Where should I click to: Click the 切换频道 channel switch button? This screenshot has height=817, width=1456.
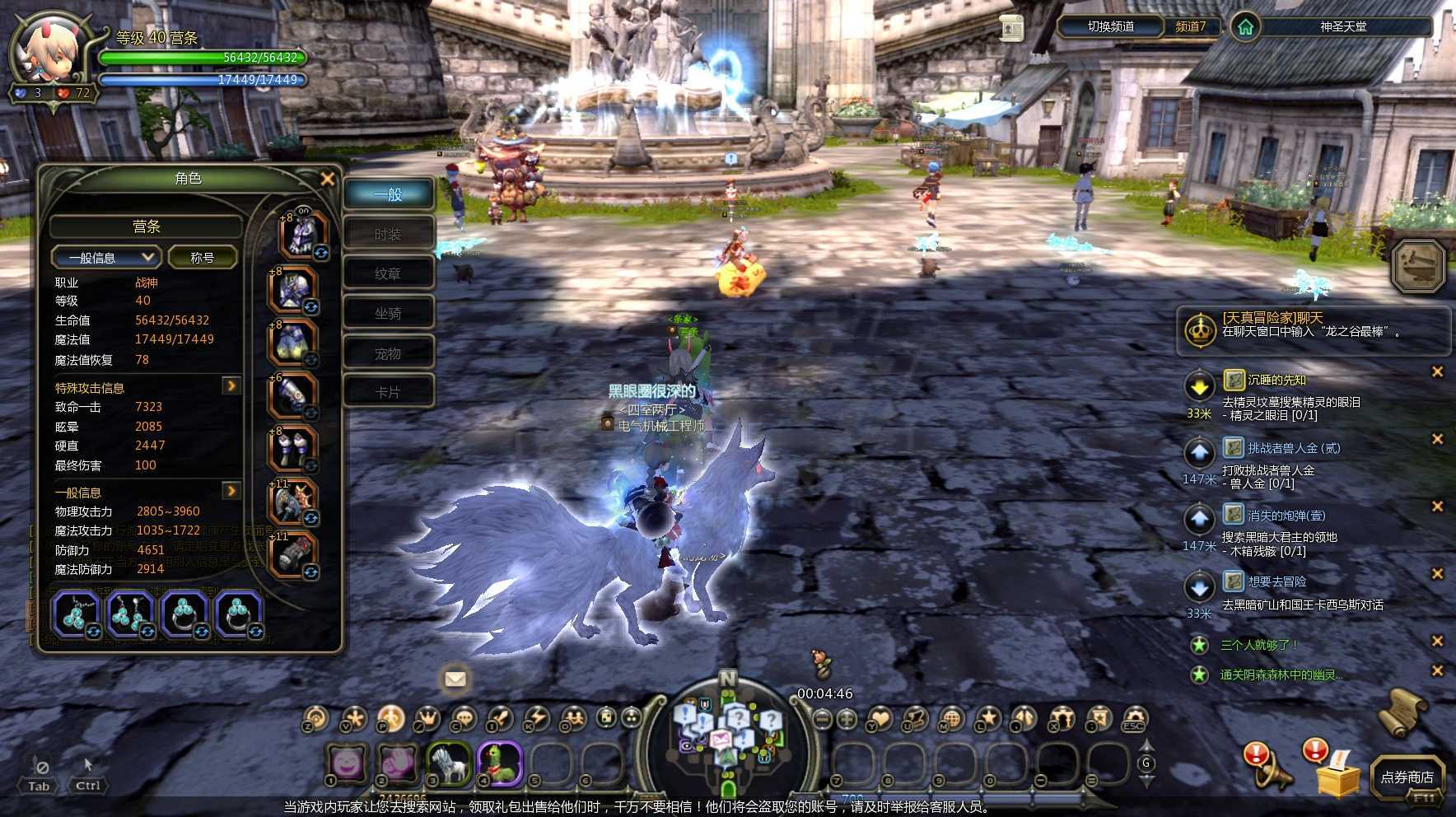tap(1110, 26)
